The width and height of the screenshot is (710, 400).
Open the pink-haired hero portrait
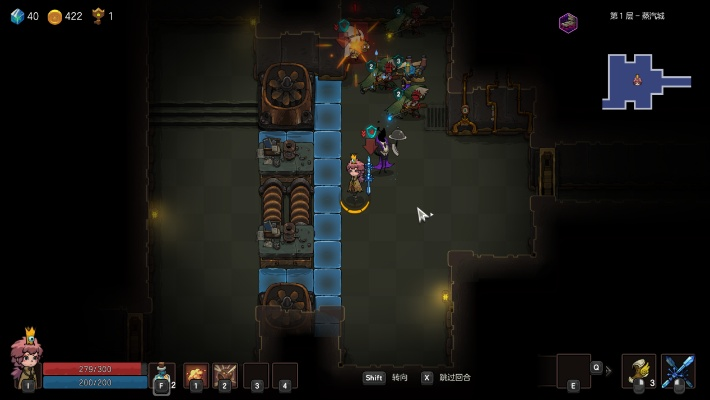[25, 360]
